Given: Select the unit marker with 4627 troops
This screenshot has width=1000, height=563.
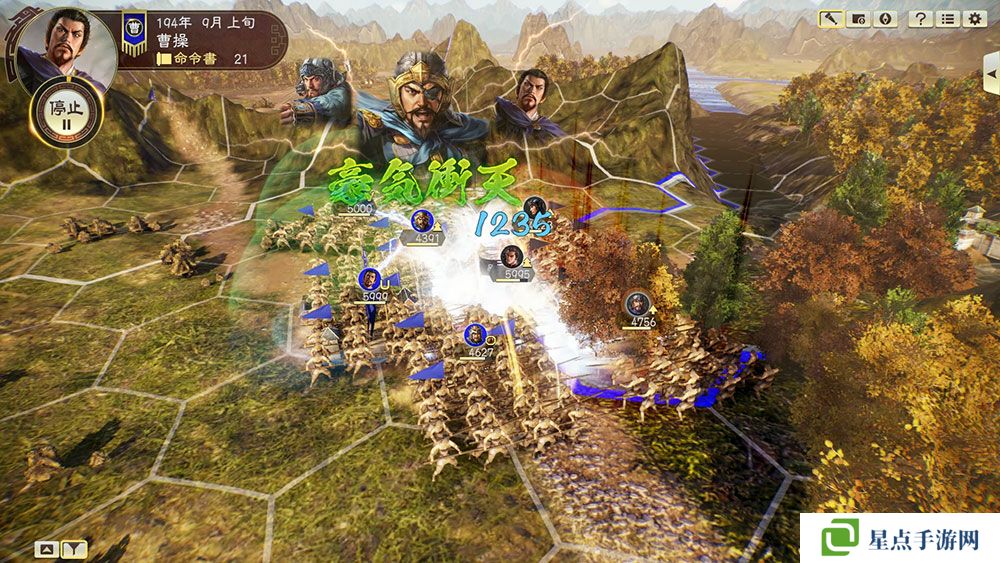Looking at the screenshot, I should click(x=476, y=335).
